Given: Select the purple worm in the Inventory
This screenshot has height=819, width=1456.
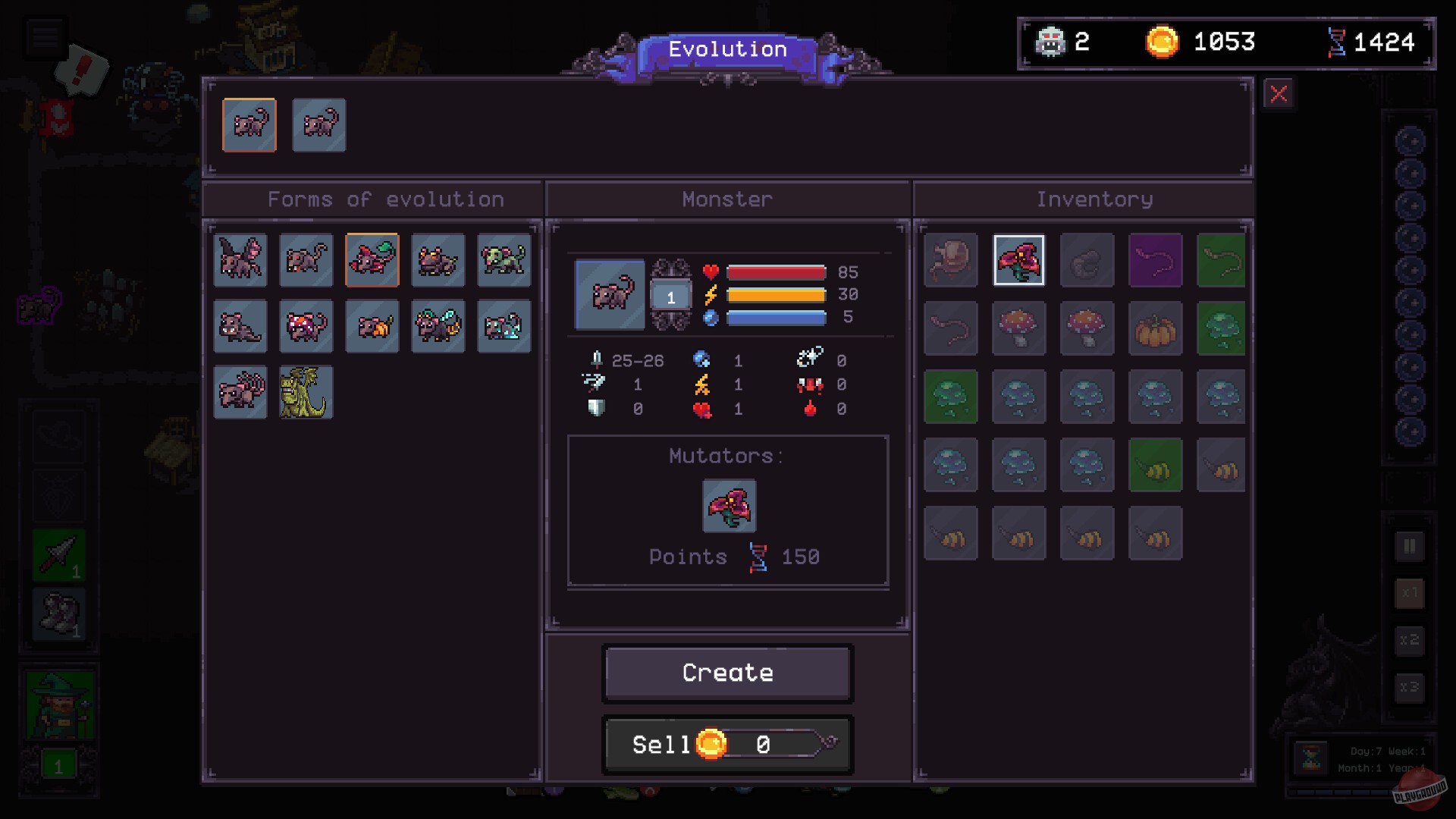Looking at the screenshot, I should tap(1156, 260).
